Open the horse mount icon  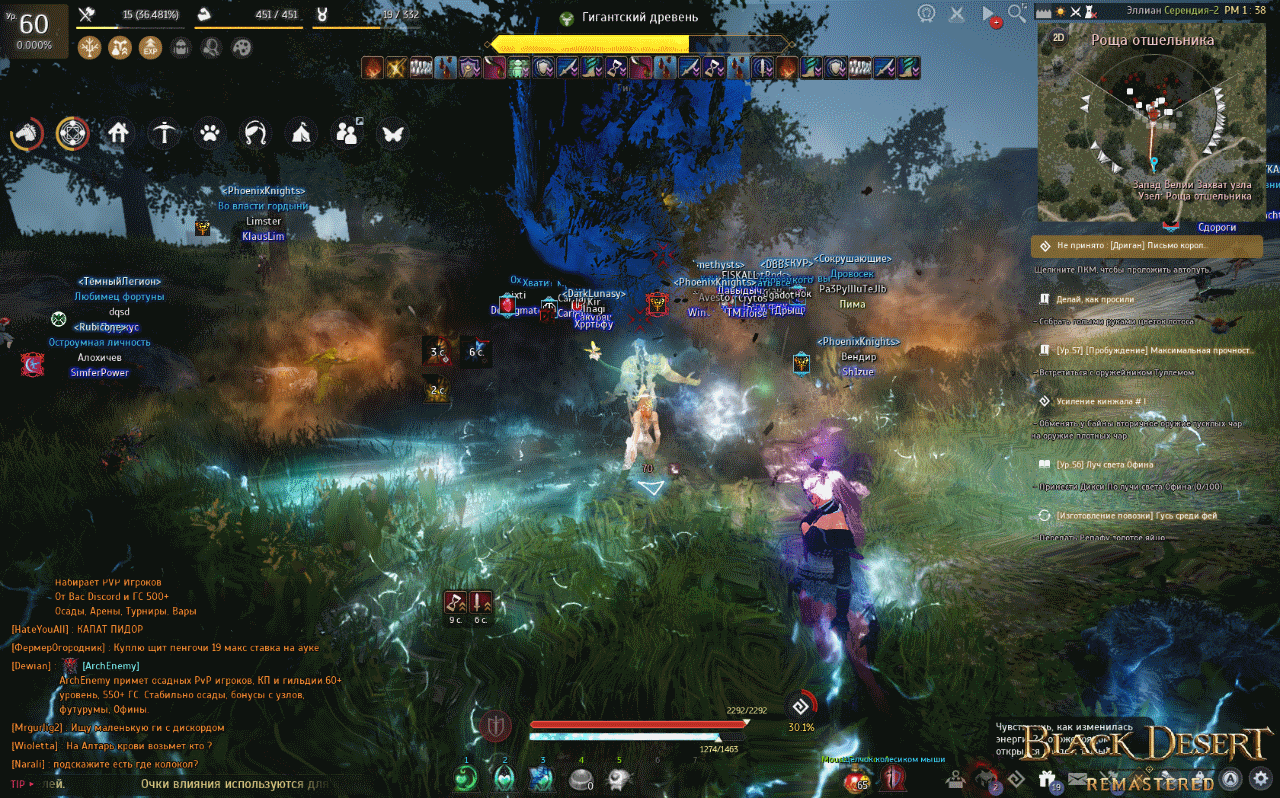tap(27, 133)
